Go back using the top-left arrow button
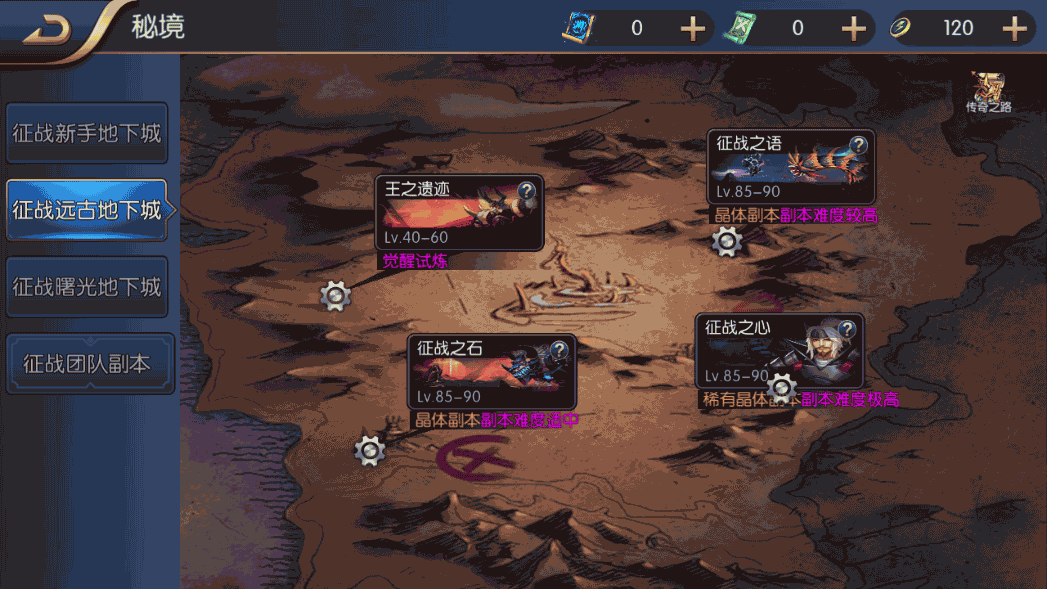 [x=47, y=28]
